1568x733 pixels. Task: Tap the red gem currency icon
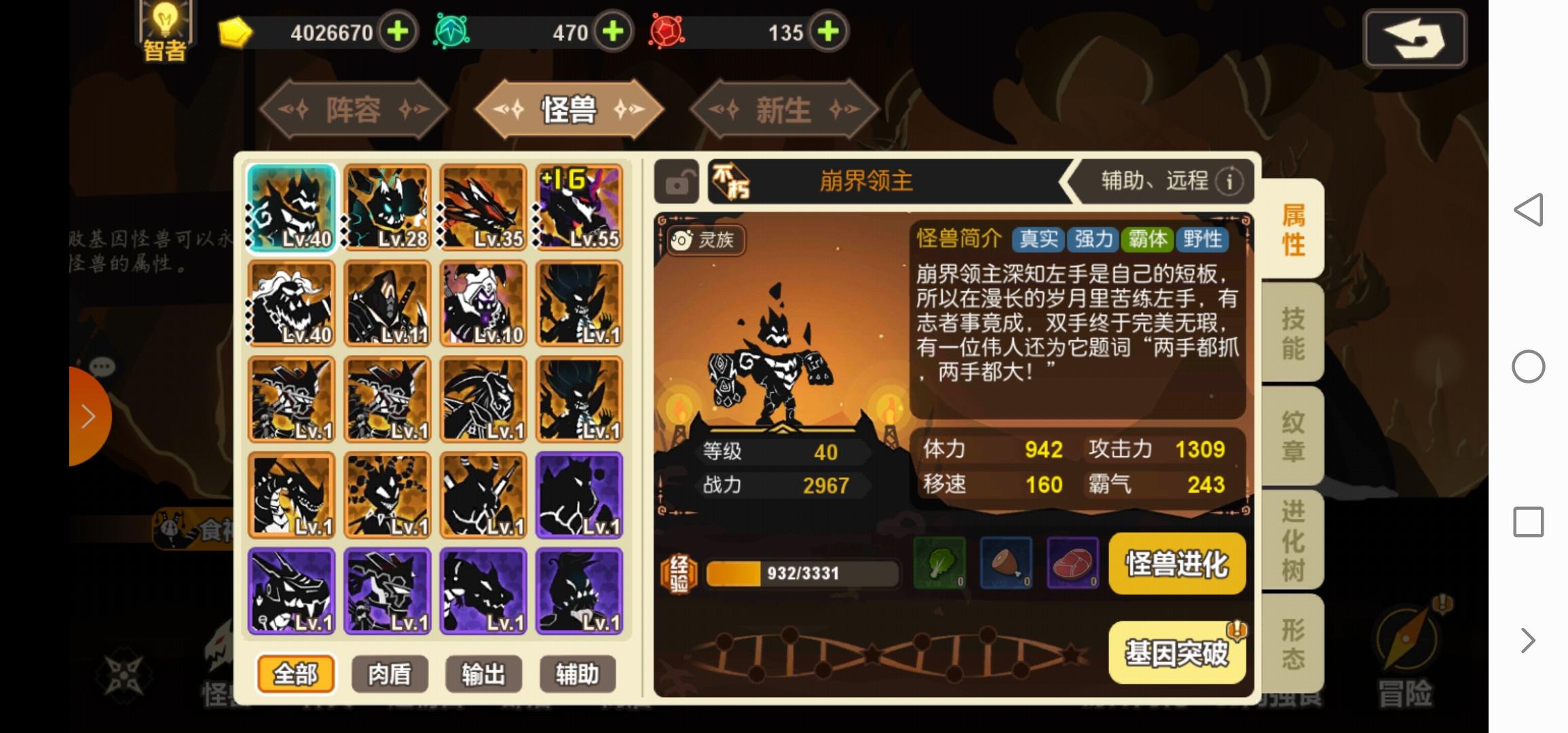(669, 31)
